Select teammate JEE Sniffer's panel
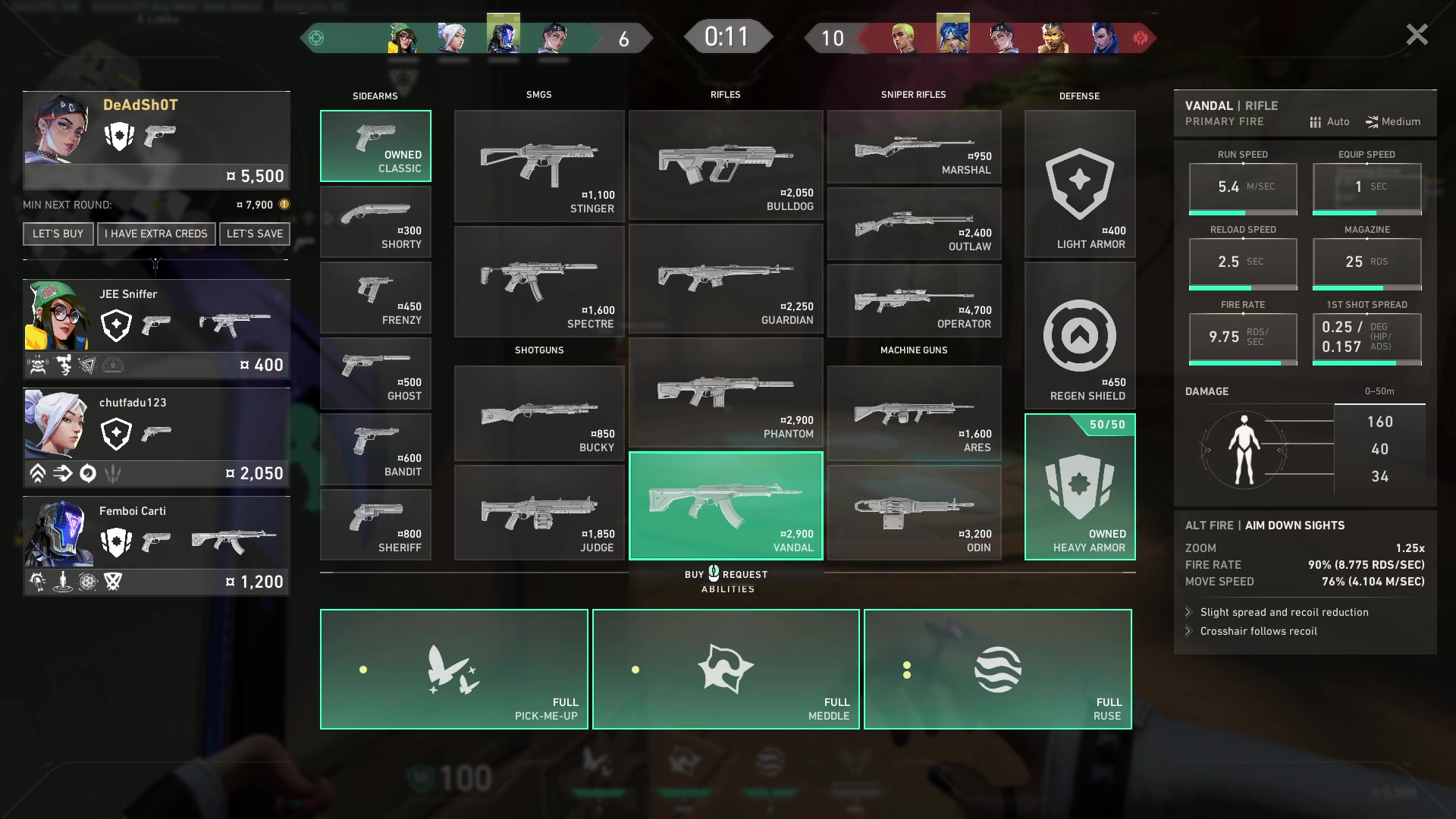The height and width of the screenshot is (819, 1456). [156, 328]
